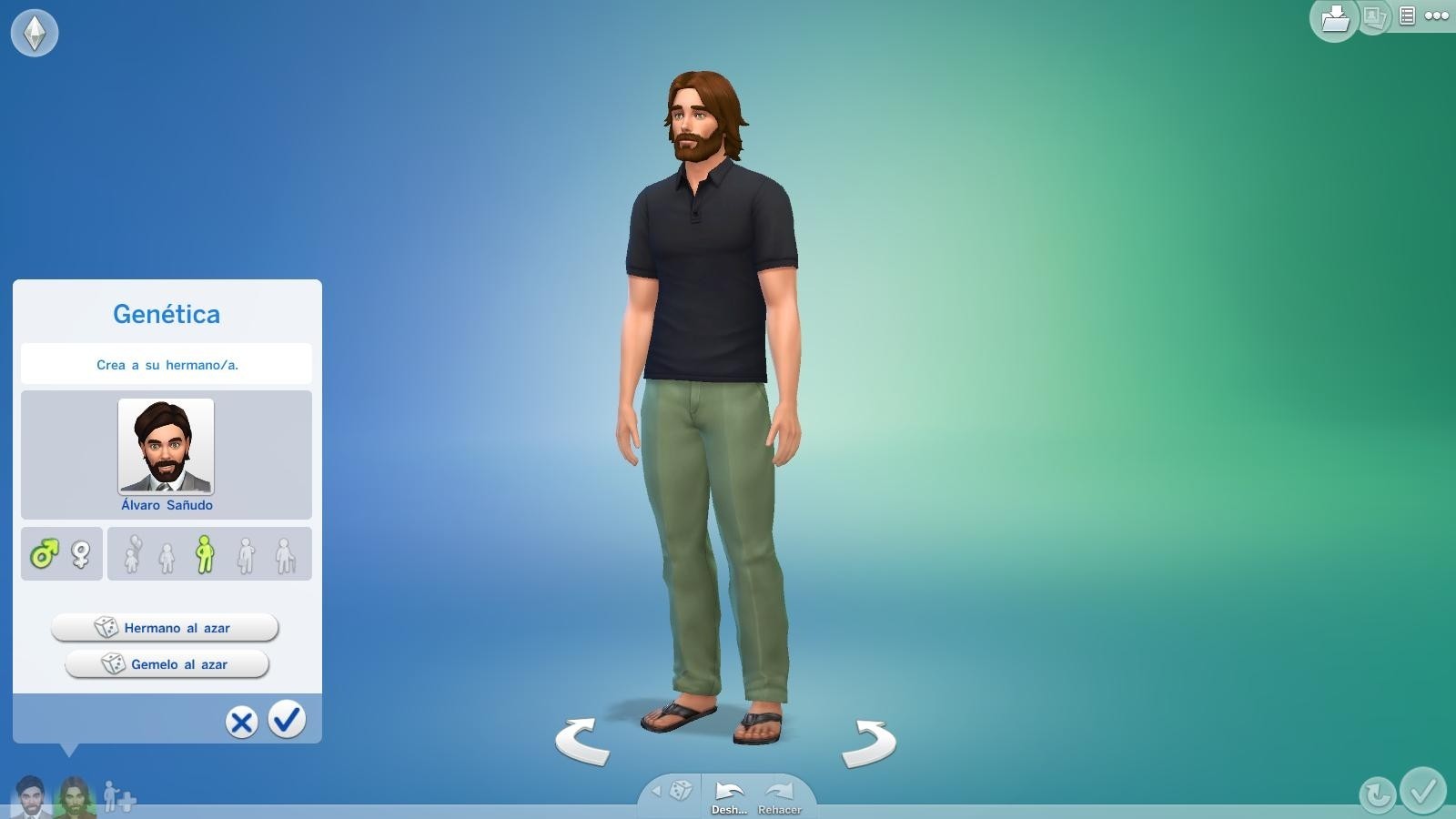This screenshot has width=1456, height=819.
Task: Add a new Sim to the household
Action: point(116,798)
